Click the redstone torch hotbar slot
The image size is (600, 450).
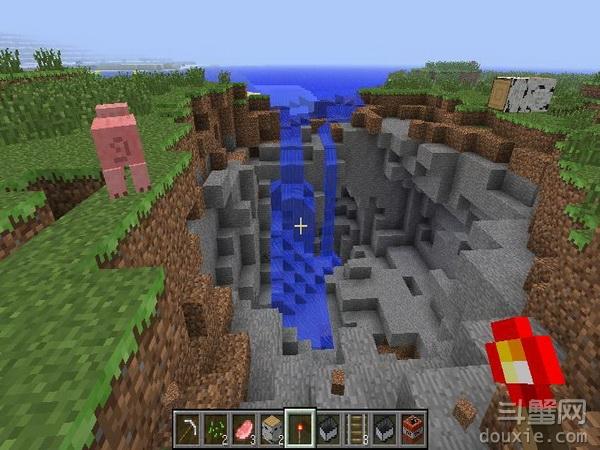(x=300, y=426)
